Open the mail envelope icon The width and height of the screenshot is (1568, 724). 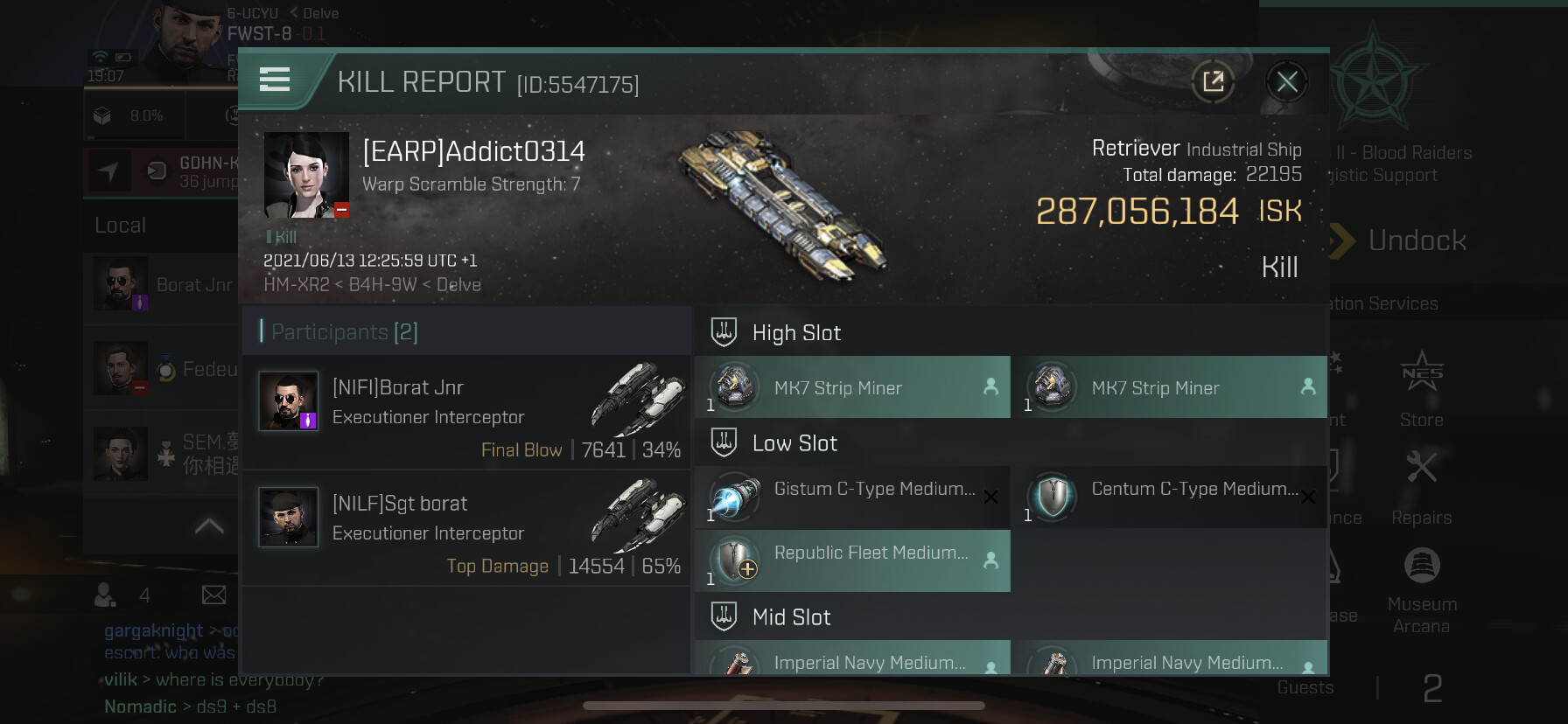tap(213, 595)
